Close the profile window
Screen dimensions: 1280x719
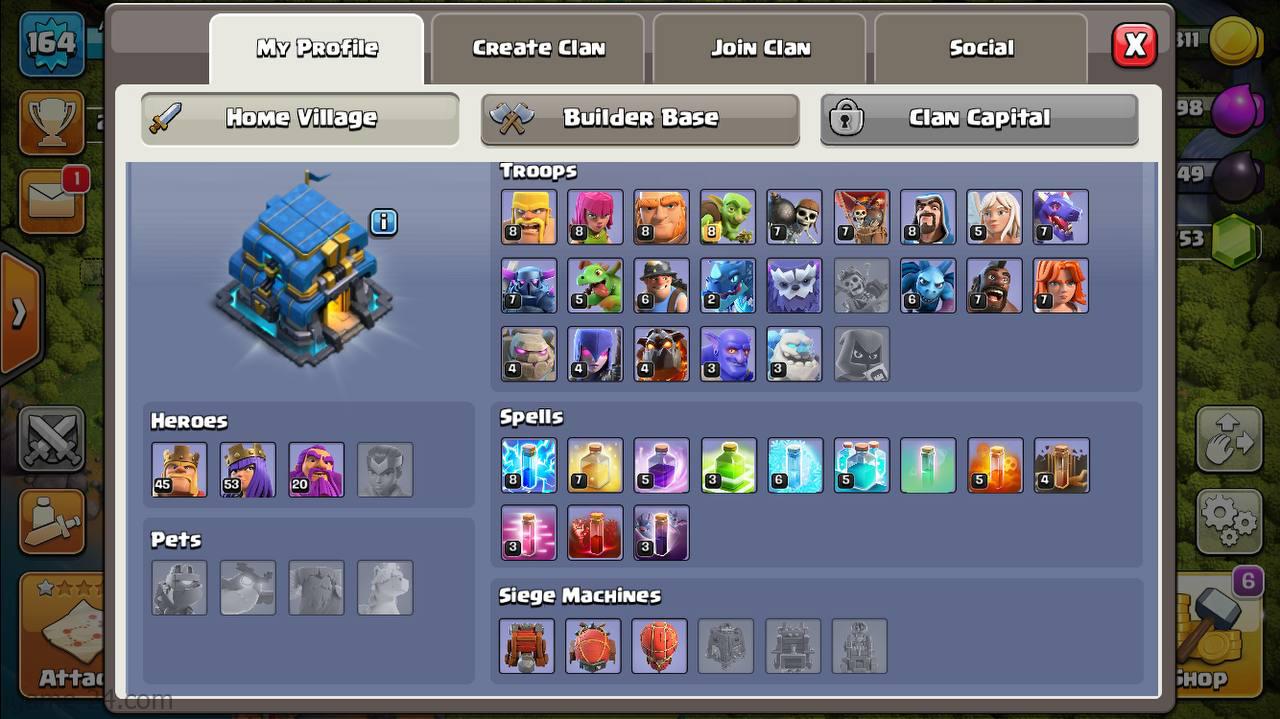1134,45
